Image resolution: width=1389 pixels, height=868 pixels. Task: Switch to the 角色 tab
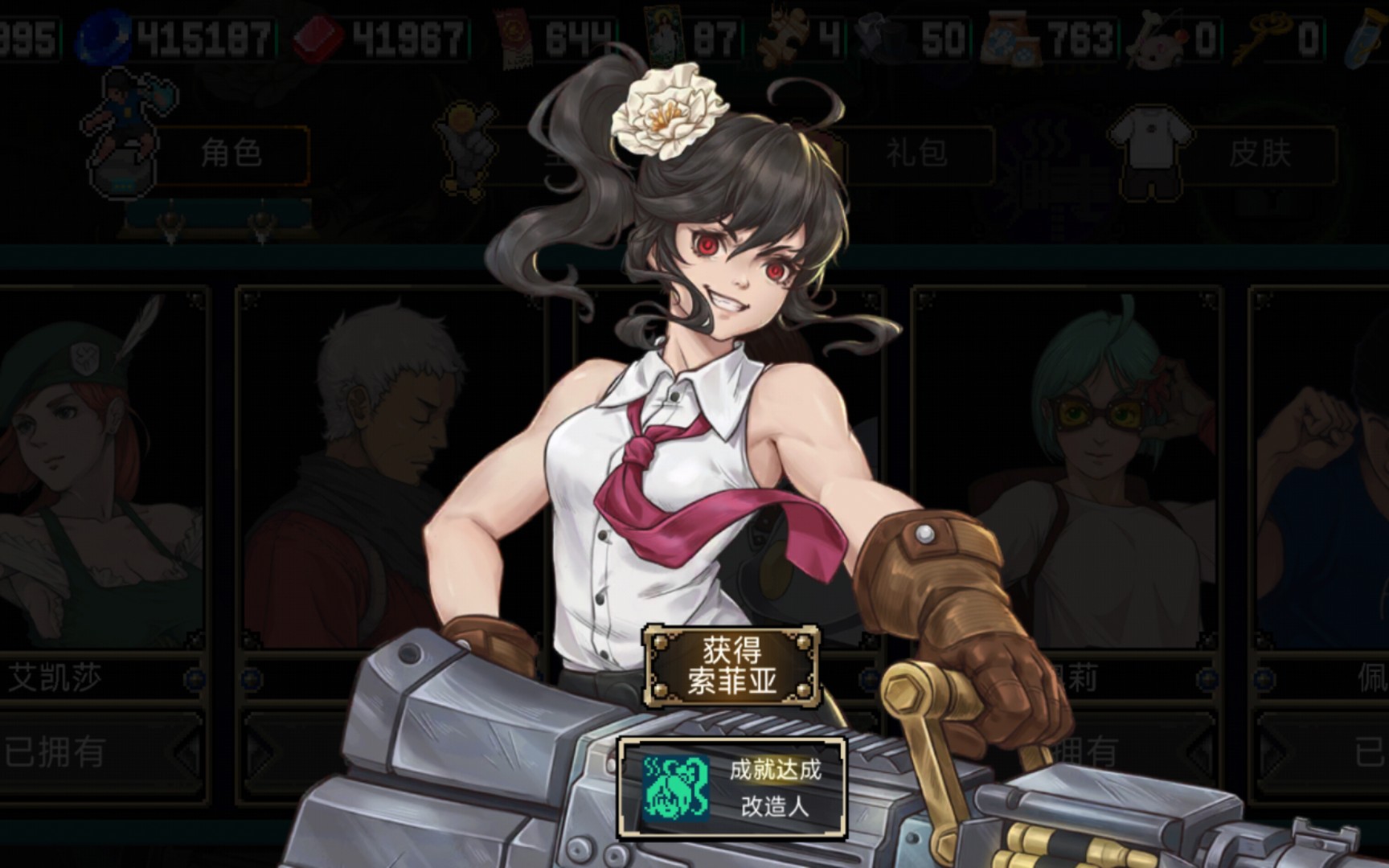[x=230, y=153]
